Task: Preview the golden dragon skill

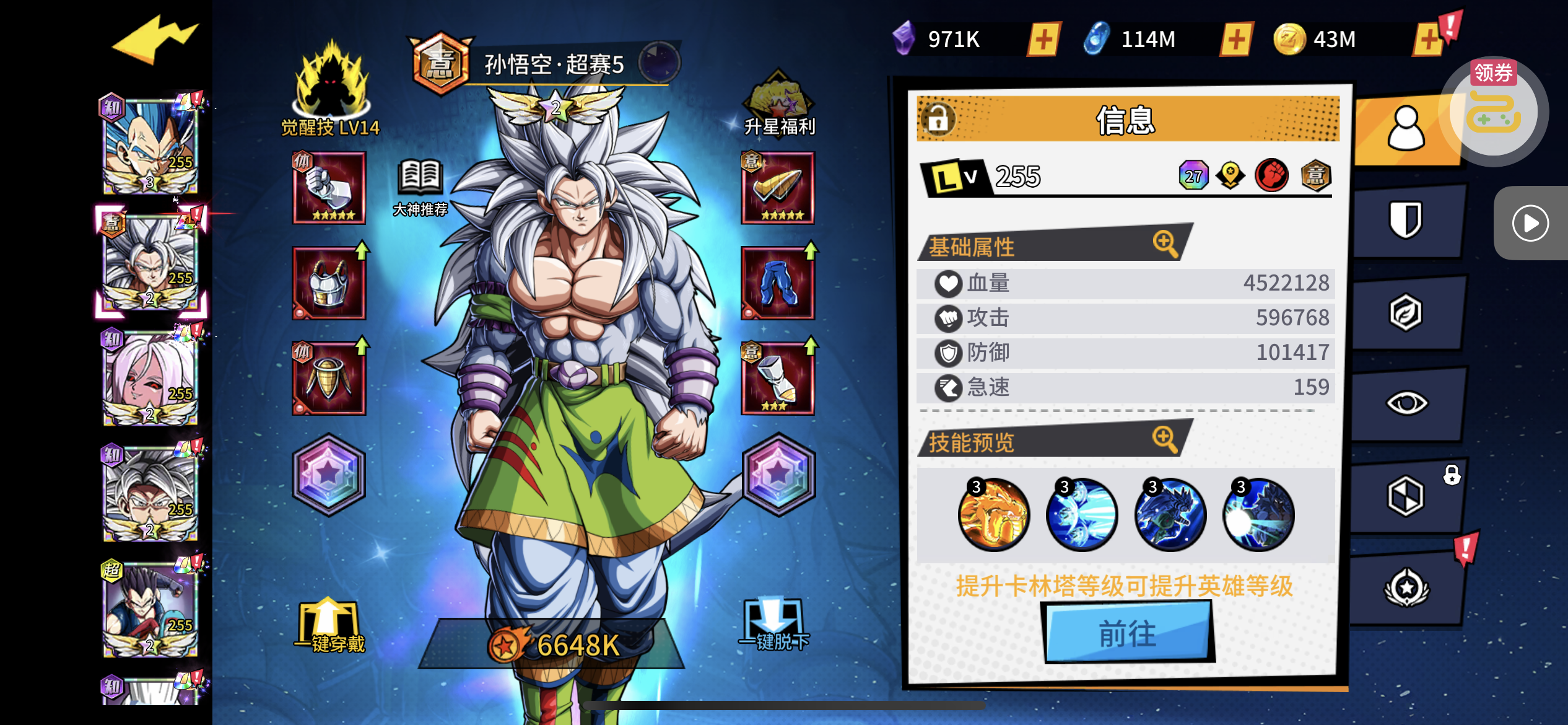Action: [994, 514]
